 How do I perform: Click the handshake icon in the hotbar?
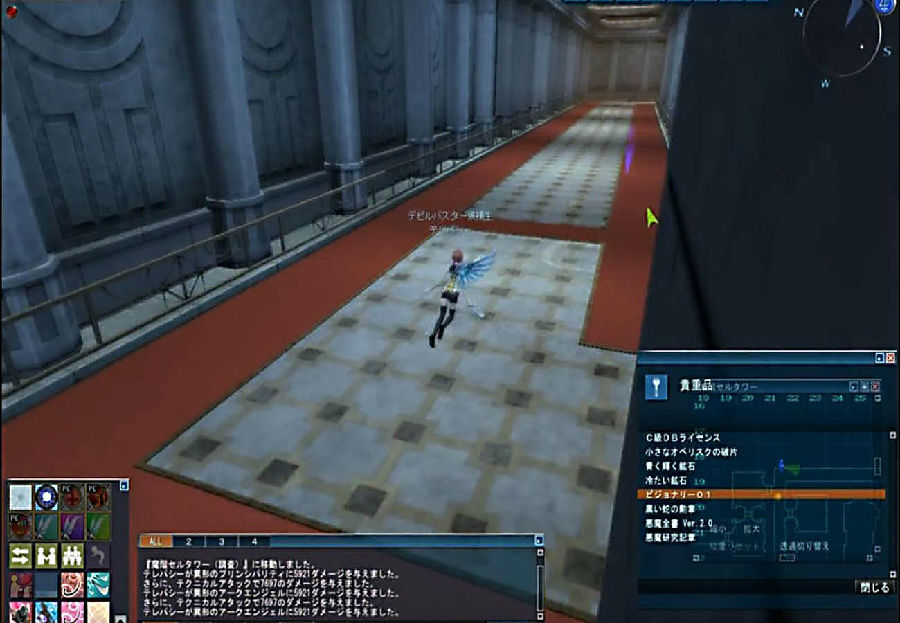click(46, 556)
